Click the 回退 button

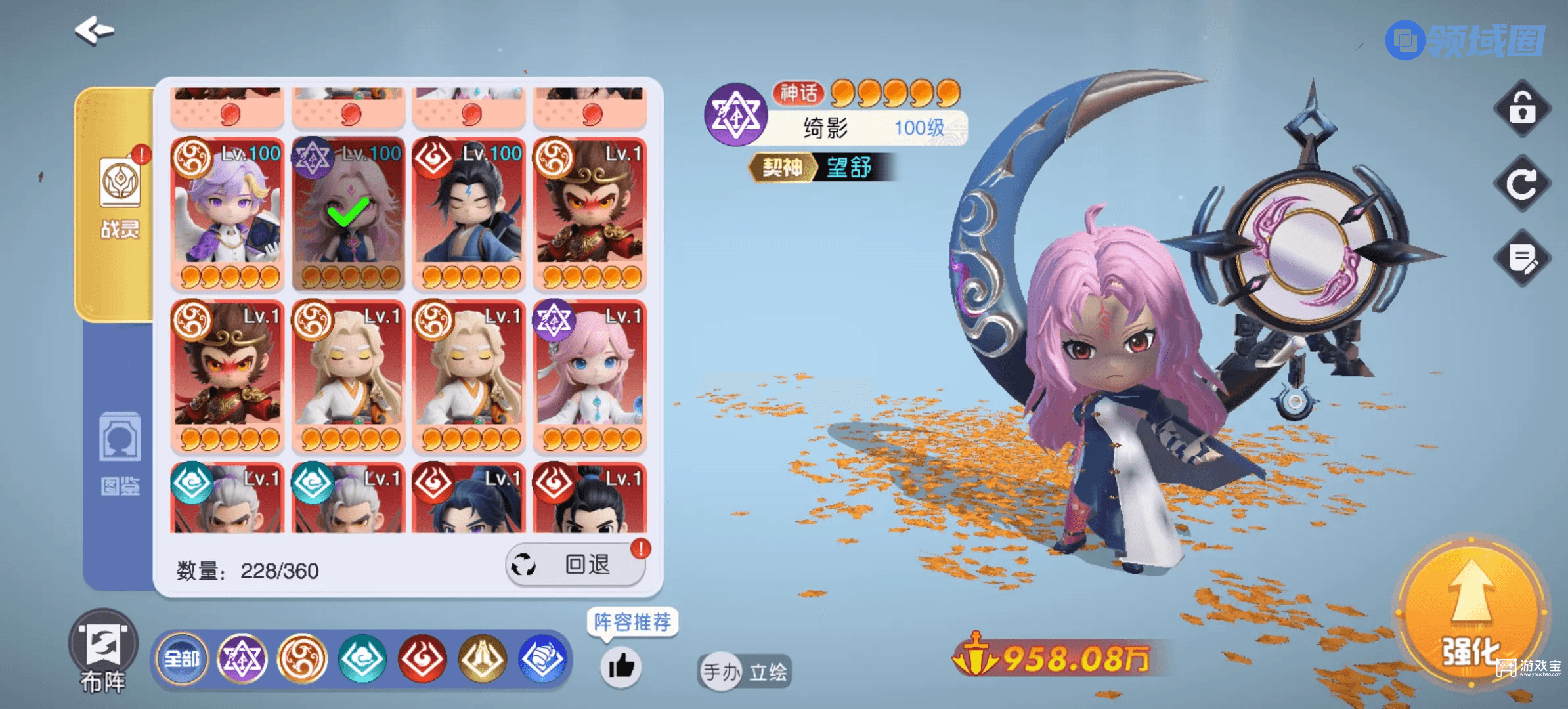click(x=576, y=565)
